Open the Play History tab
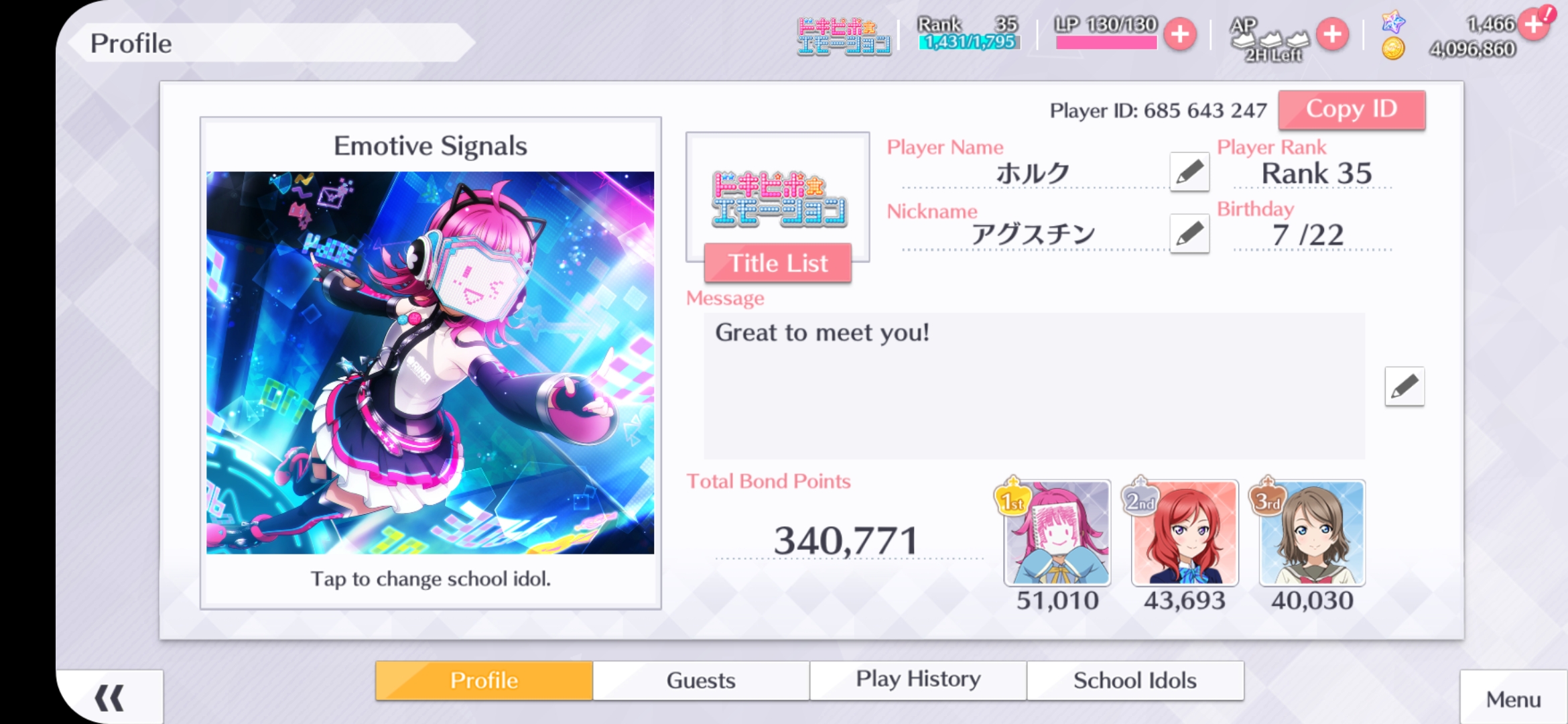The height and width of the screenshot is (724, 1568). click(918, 680)
